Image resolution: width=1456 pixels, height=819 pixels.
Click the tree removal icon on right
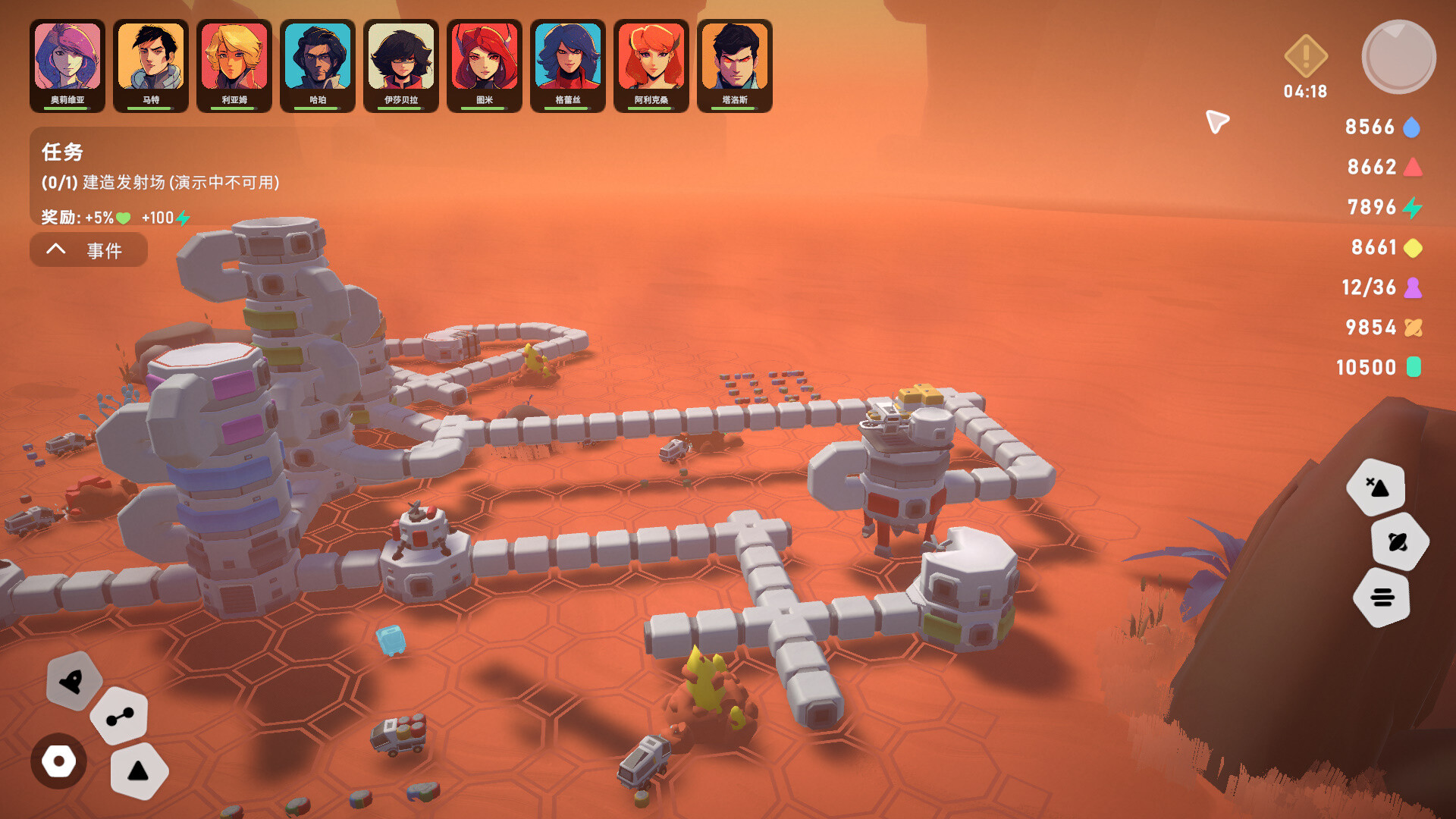click(1378, 488)
